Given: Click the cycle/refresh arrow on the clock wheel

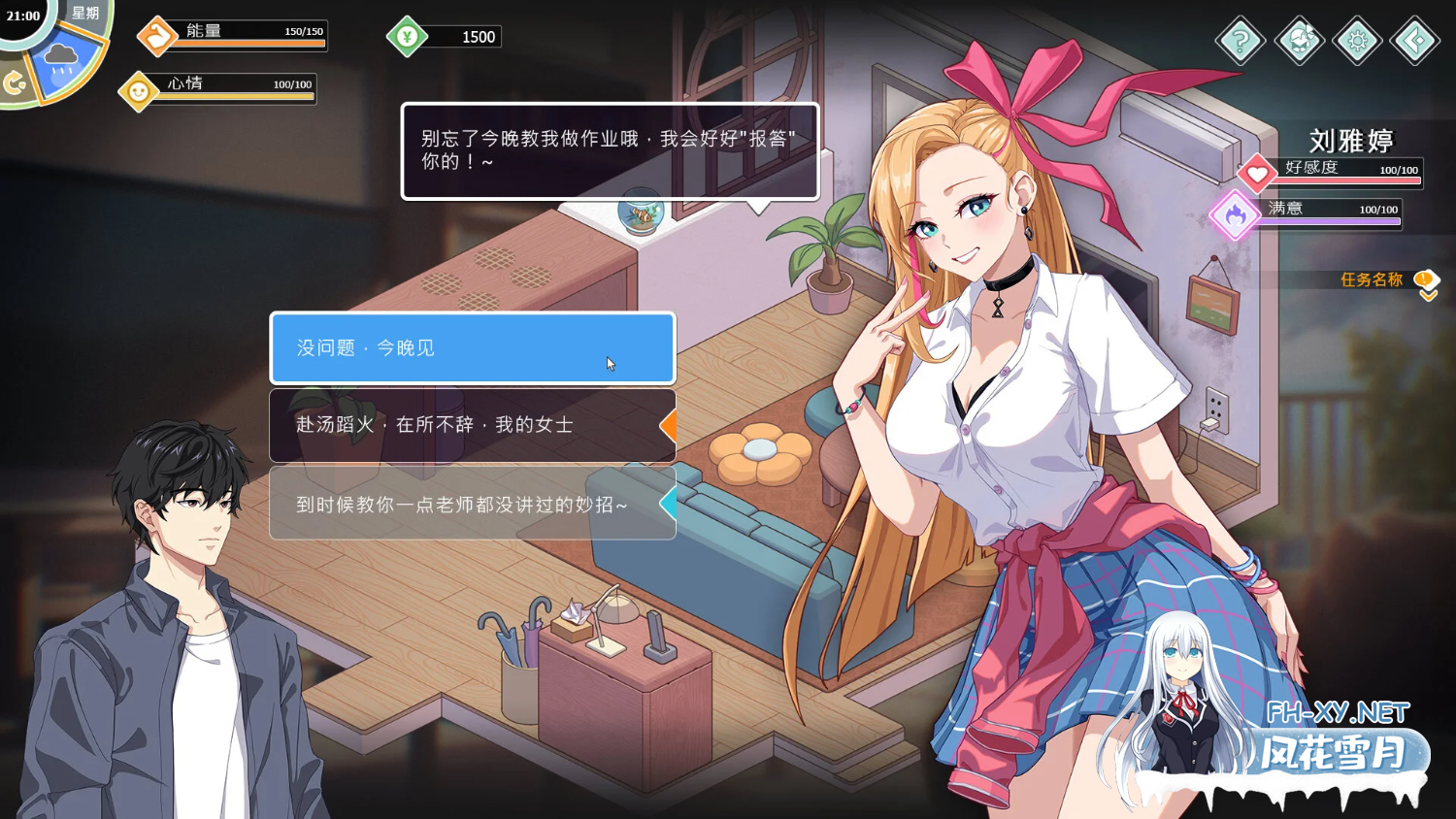Looking at the screenshot, I should tap(14, 83).
